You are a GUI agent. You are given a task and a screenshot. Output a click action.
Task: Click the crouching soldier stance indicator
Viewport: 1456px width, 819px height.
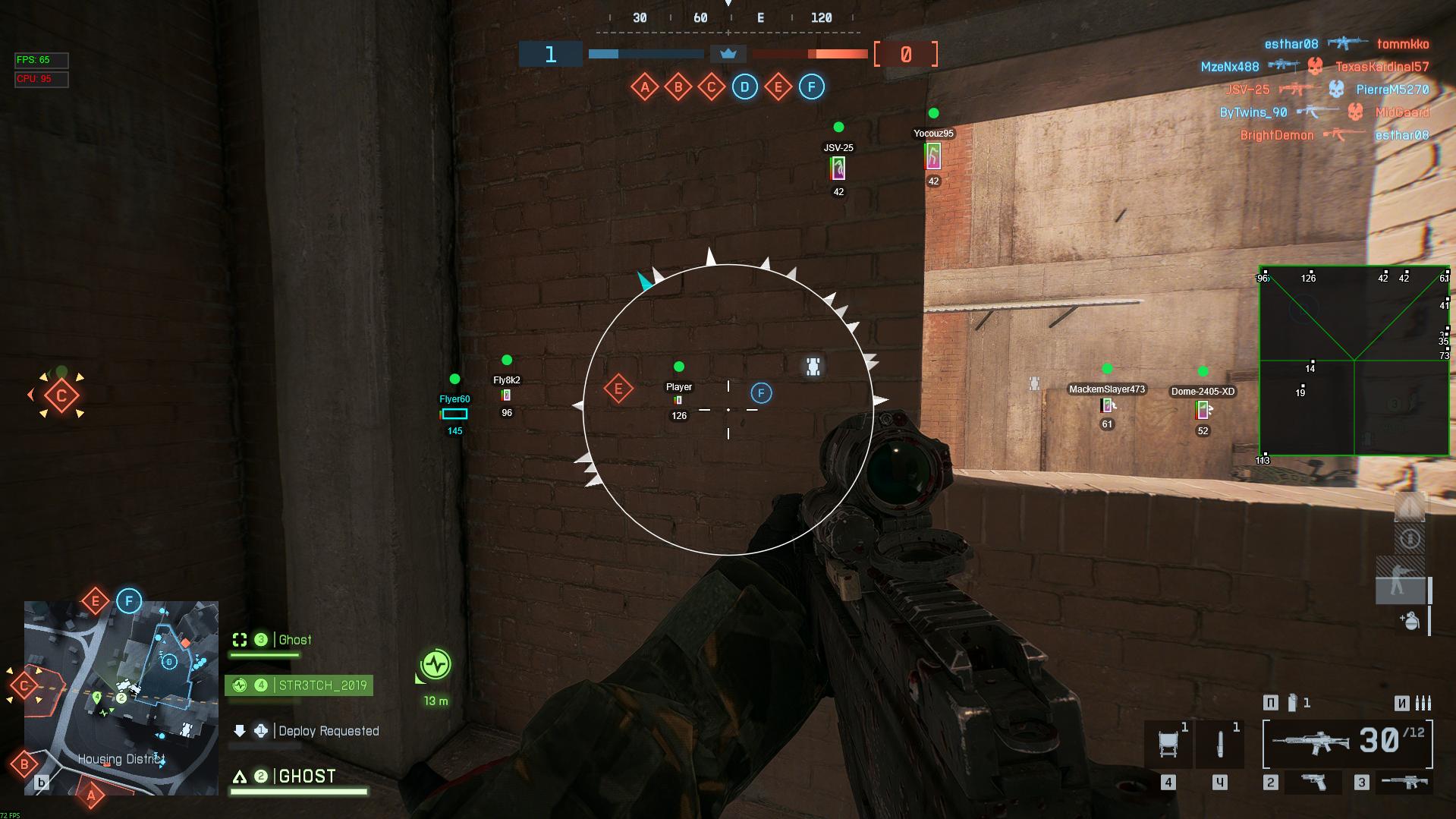click(1397, 586)
